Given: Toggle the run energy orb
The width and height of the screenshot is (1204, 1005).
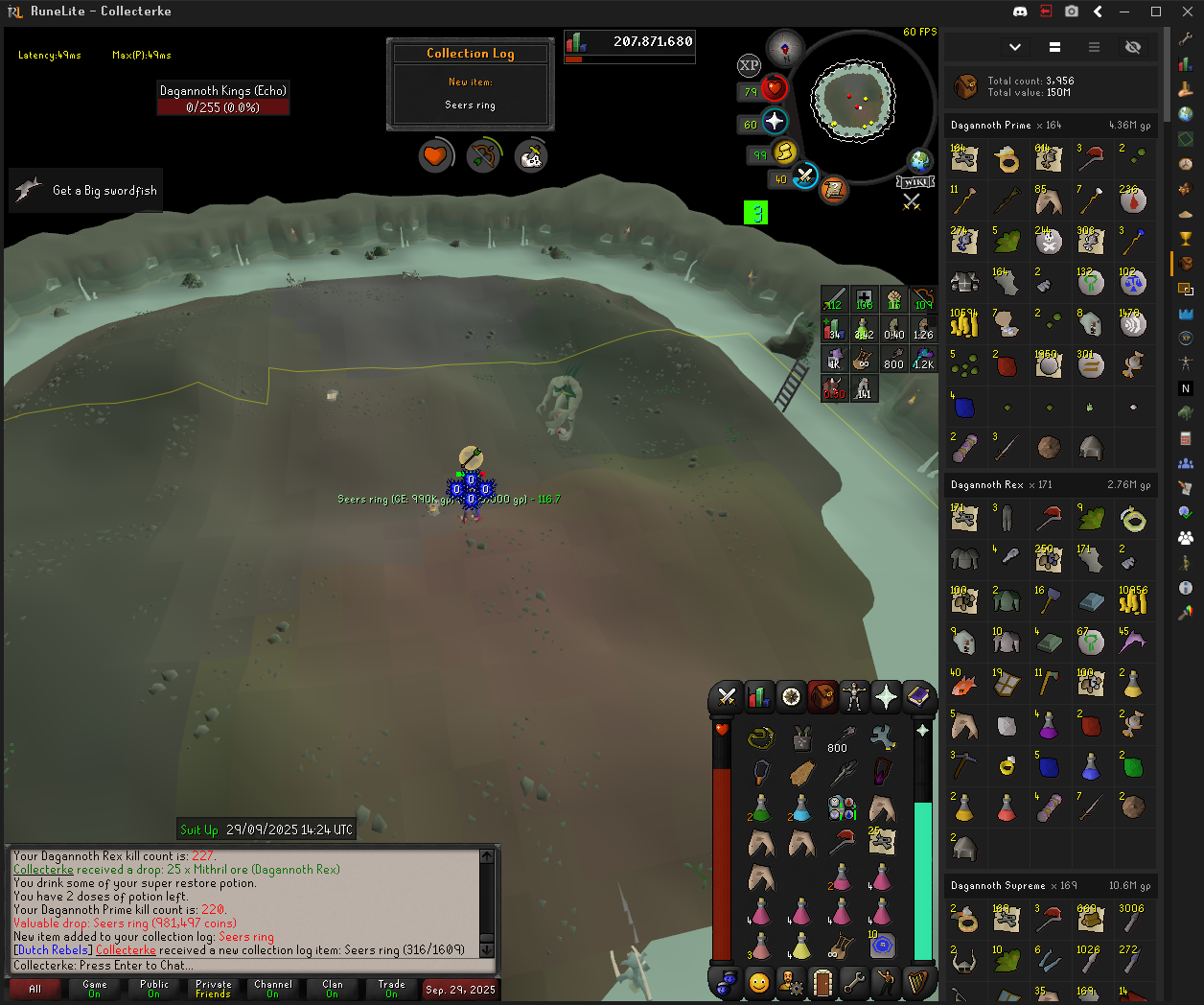Looking at the screenshot, I should tap(784, 152).
